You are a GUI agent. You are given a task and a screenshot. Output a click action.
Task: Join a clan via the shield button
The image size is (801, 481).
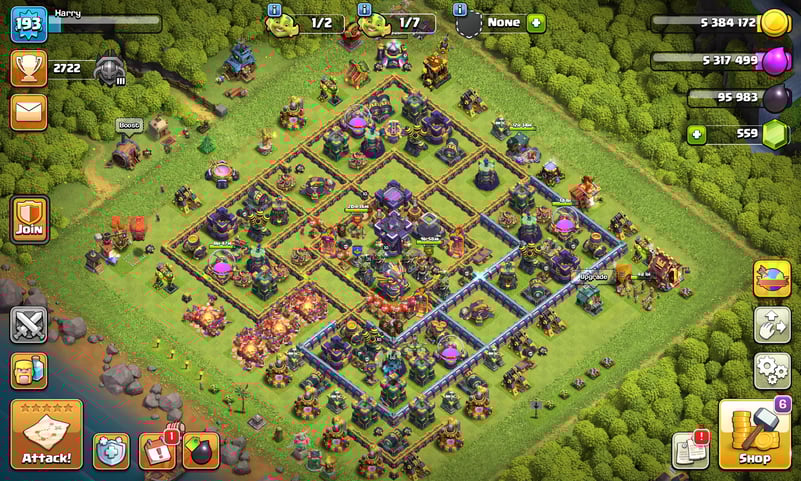coord(29,219)
